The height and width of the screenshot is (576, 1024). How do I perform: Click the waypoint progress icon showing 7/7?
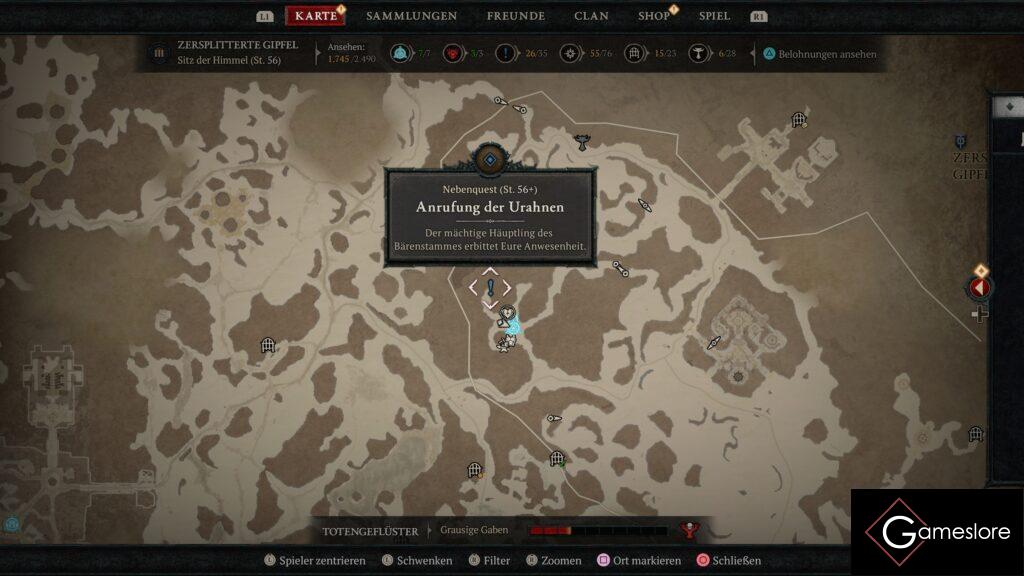pos(400,53)
